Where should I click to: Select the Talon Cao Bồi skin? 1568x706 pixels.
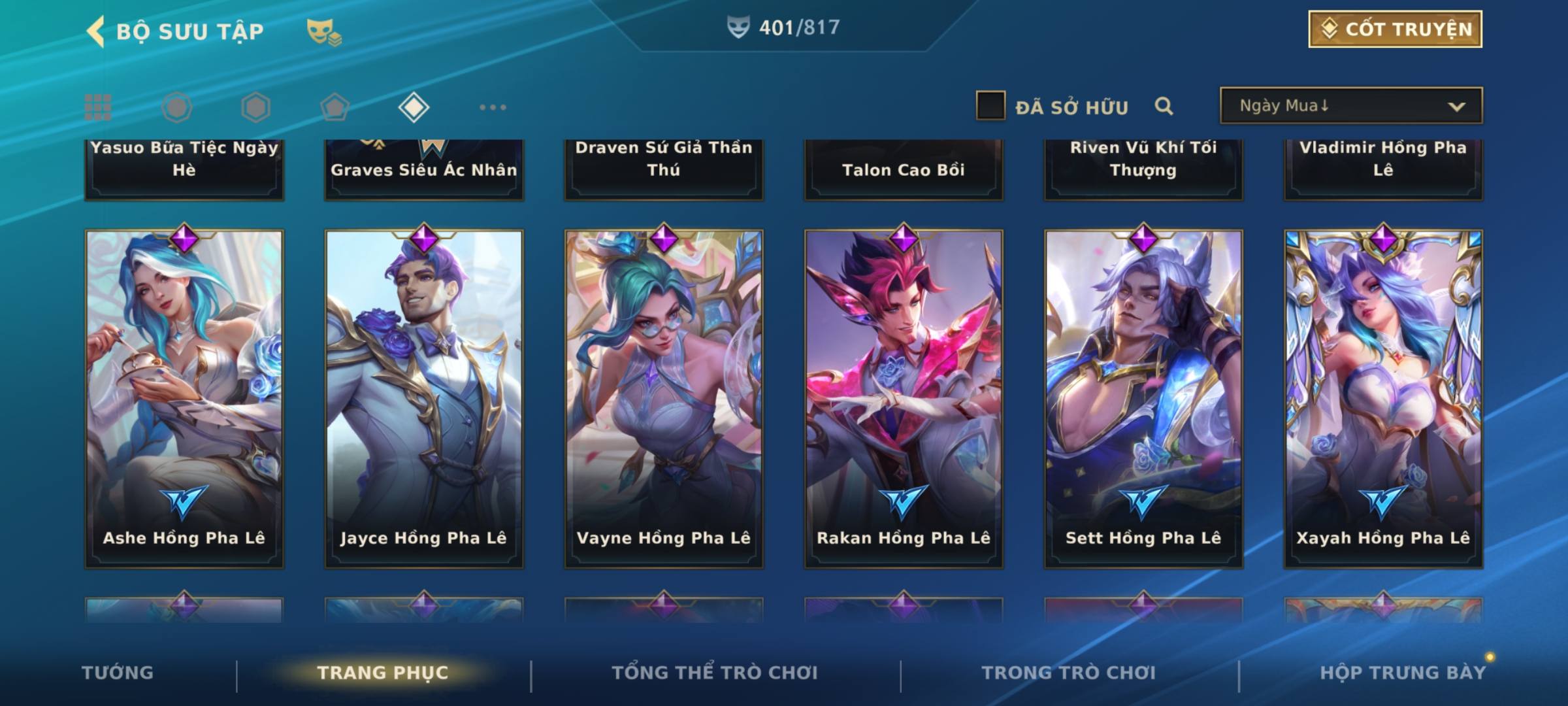pyautogui.click(x=904, y=169)
